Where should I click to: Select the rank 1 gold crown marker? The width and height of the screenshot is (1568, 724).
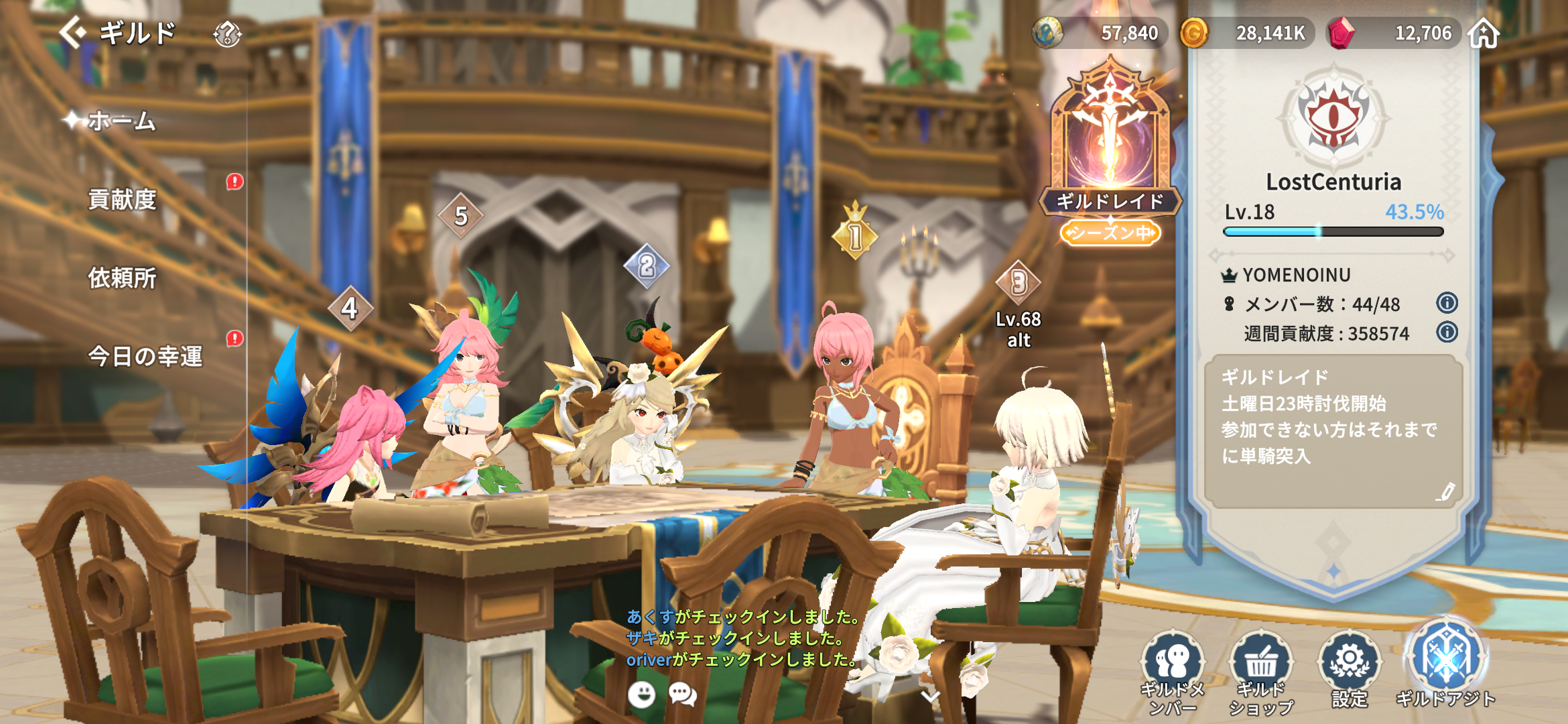coord(855,233)
